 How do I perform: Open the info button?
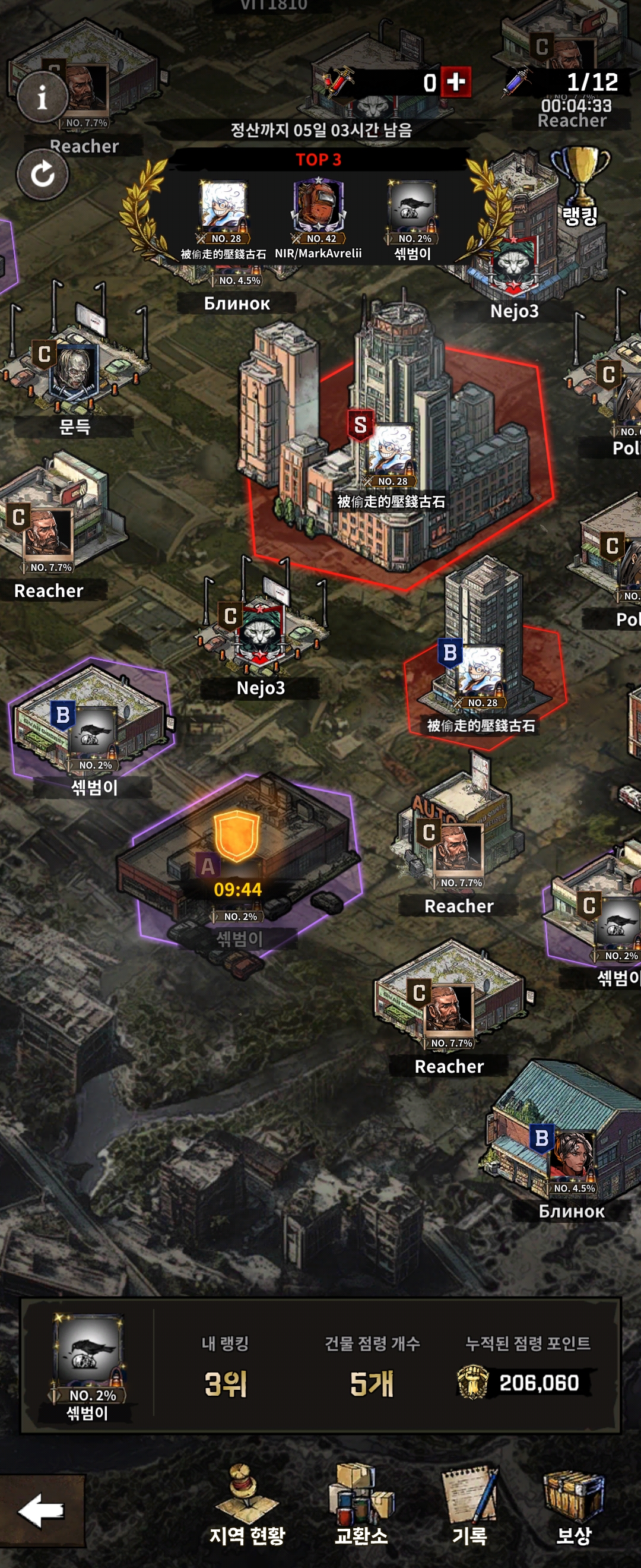tap(42, 97)
